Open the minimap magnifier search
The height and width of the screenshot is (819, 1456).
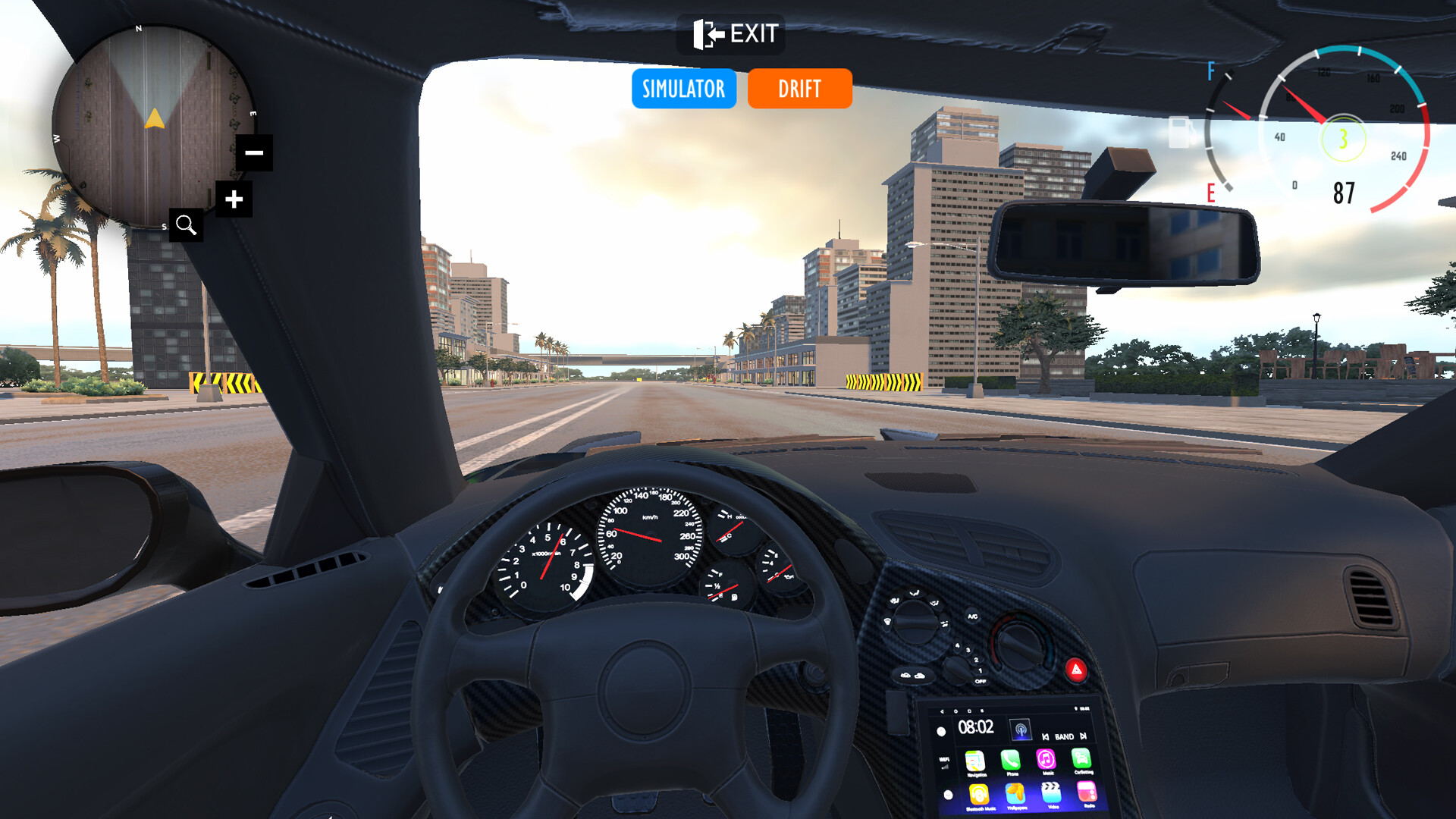point(186,225)
